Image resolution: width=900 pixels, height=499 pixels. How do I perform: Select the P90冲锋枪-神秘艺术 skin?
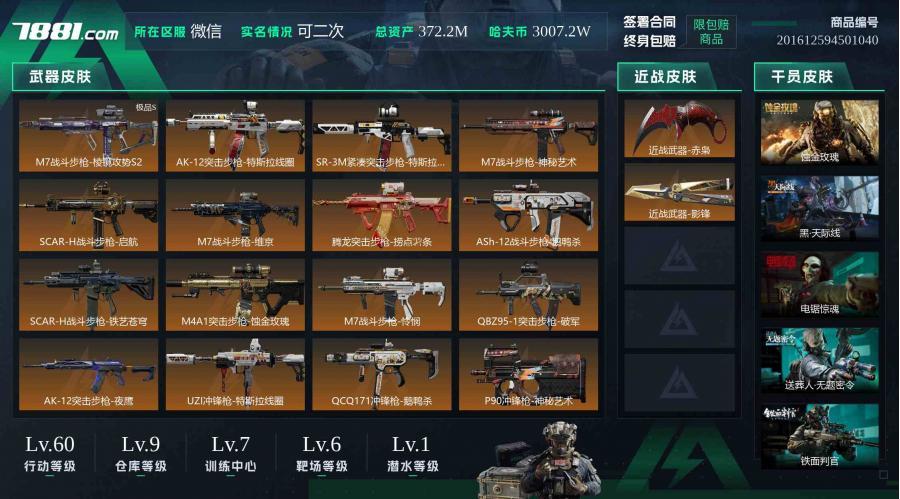pos(528,373)
